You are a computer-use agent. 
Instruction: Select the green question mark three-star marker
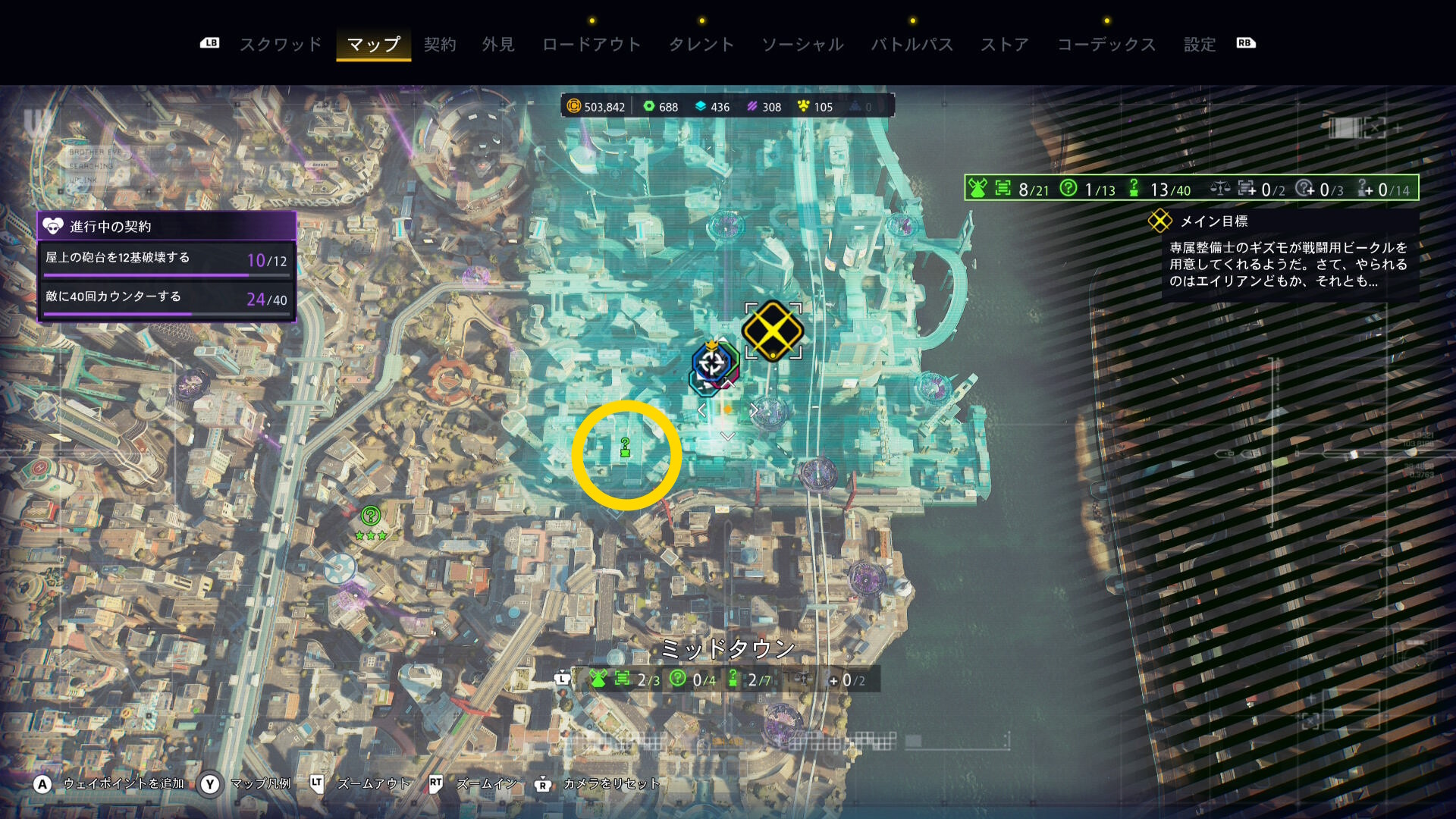click(x=371, y=517)
